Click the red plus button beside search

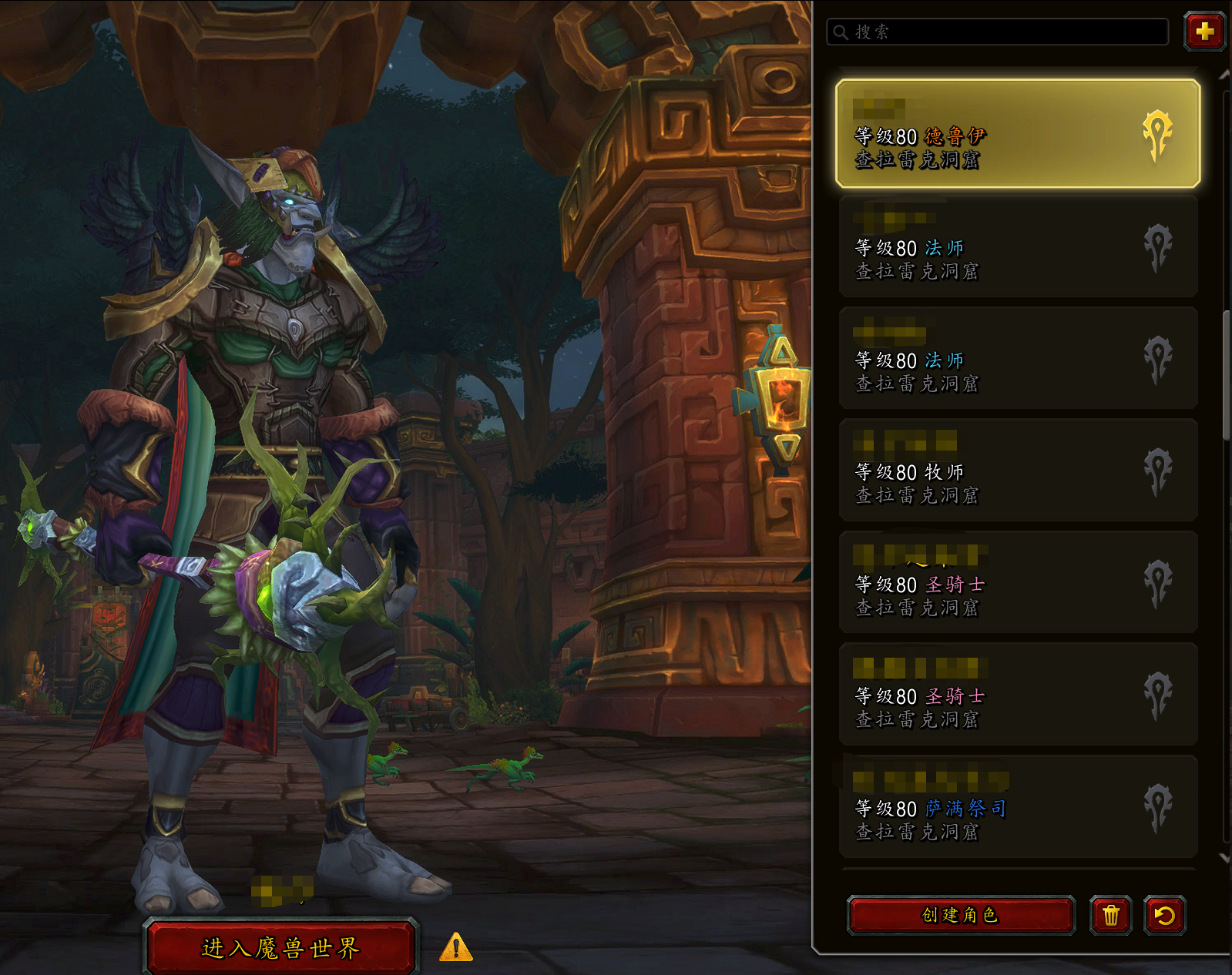pyautogui.click(x=1204, y=32)
